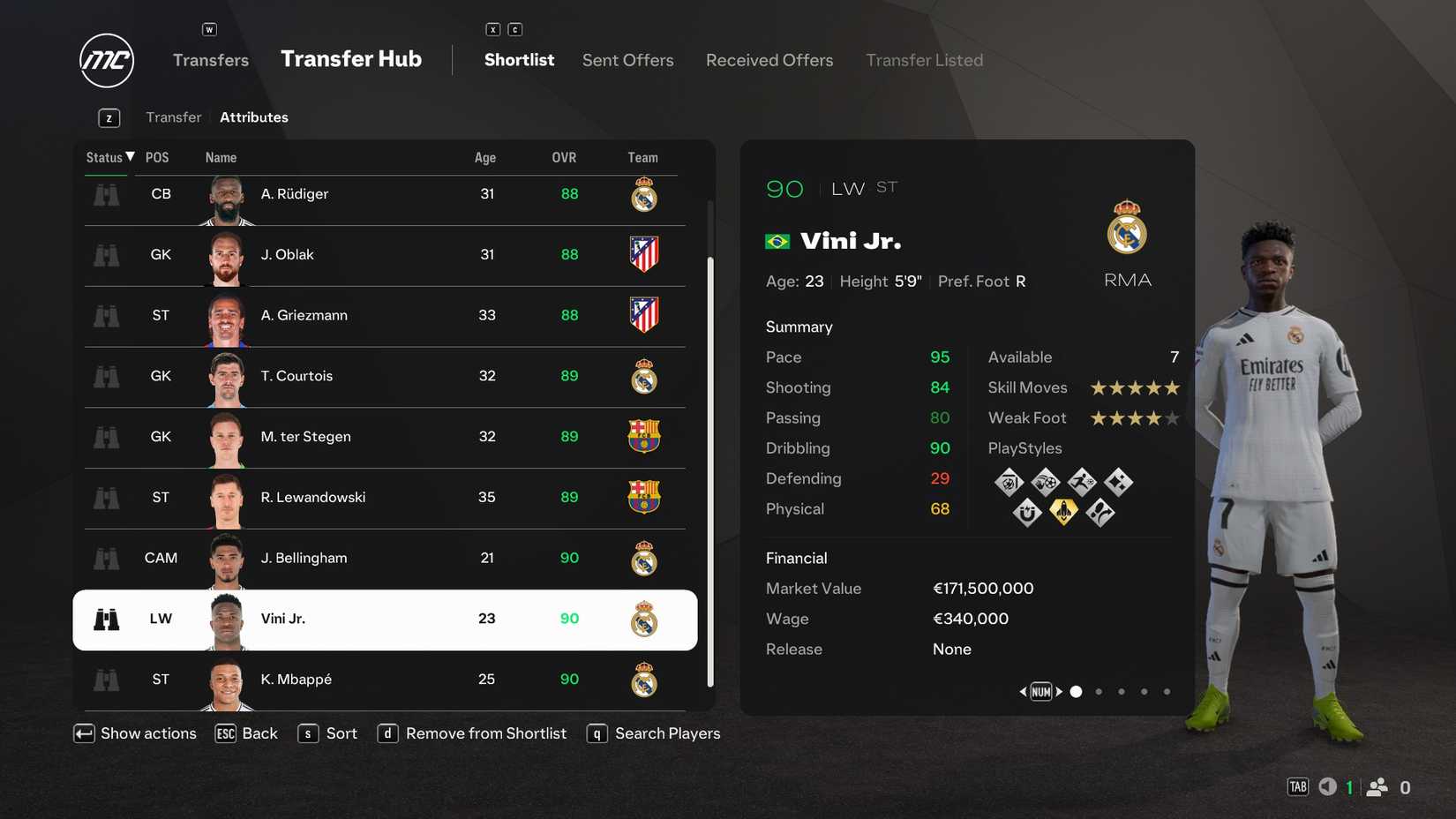This screenshot has height=819, width=1456.
Task: Select the second page indicator dot
Action: 1099,692
